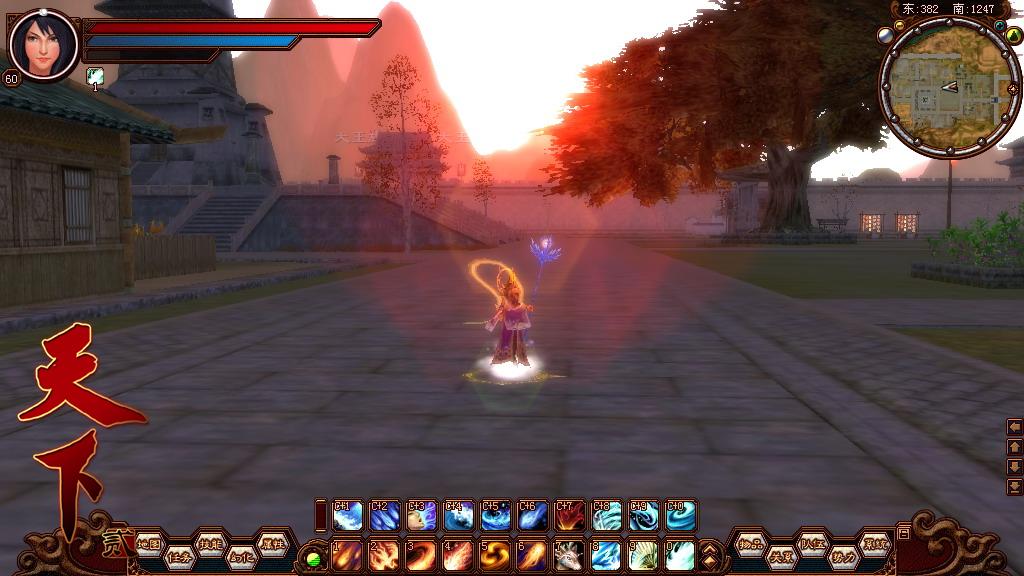Open the 物品 (Items) bag button
The width and height of the screenshot is (1024, 576).
(x=750, y=543)
